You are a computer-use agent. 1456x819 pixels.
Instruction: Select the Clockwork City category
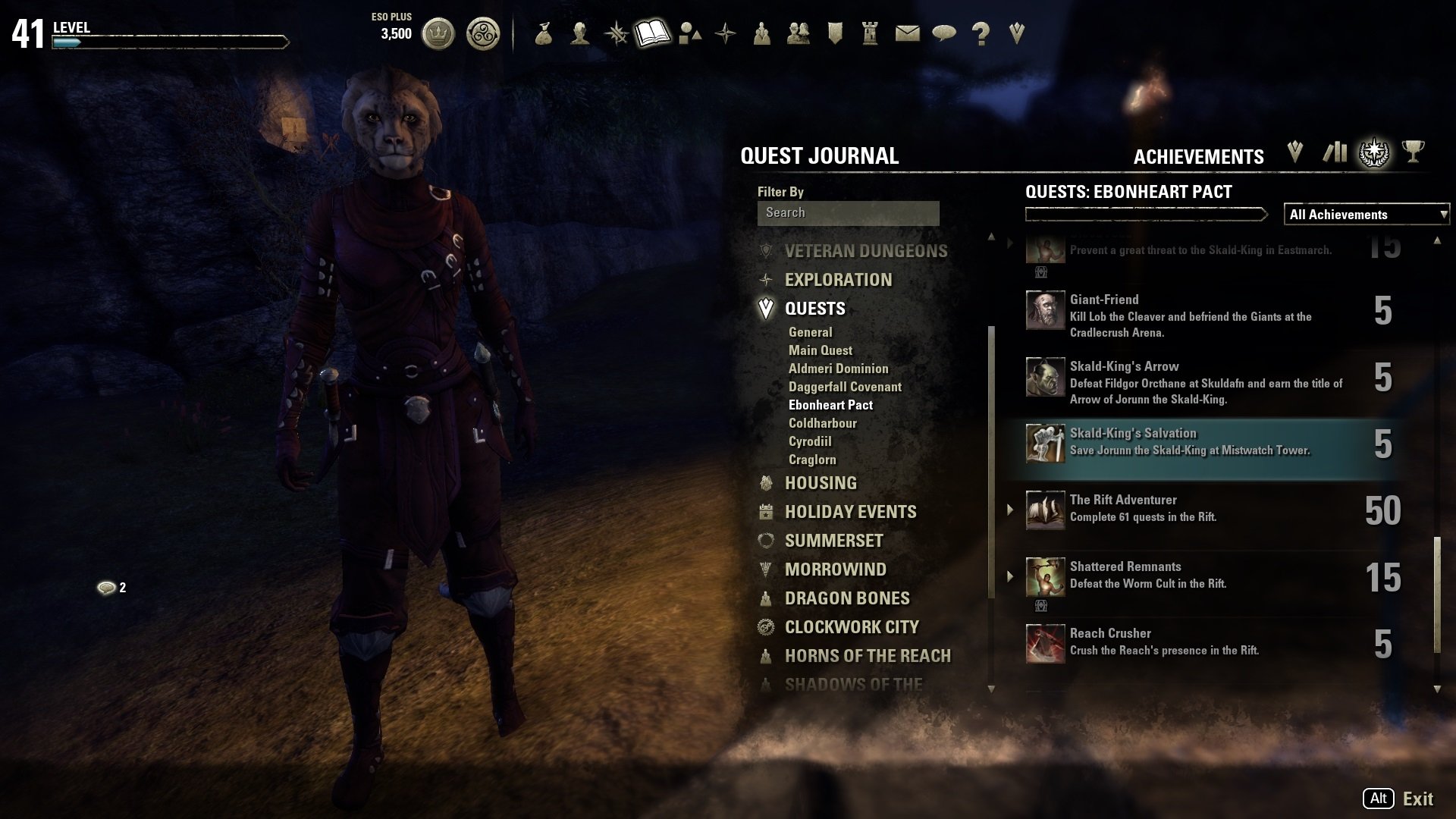852,627
